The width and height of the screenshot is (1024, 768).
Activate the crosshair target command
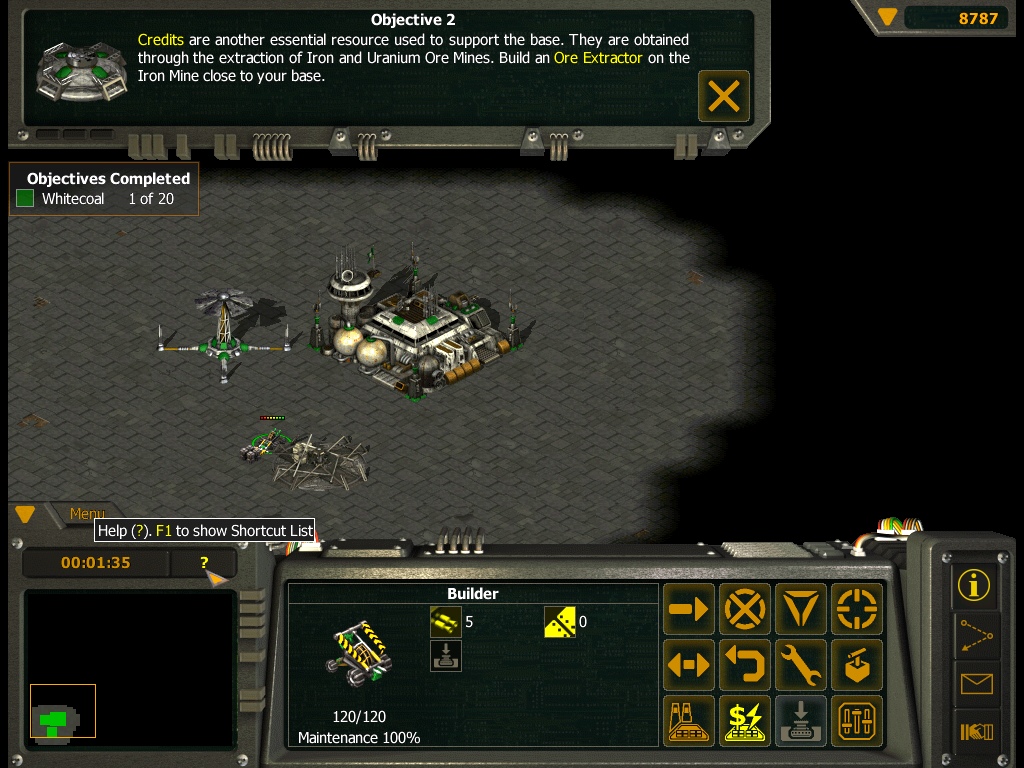pyautogui.click(x=857, y=609)
